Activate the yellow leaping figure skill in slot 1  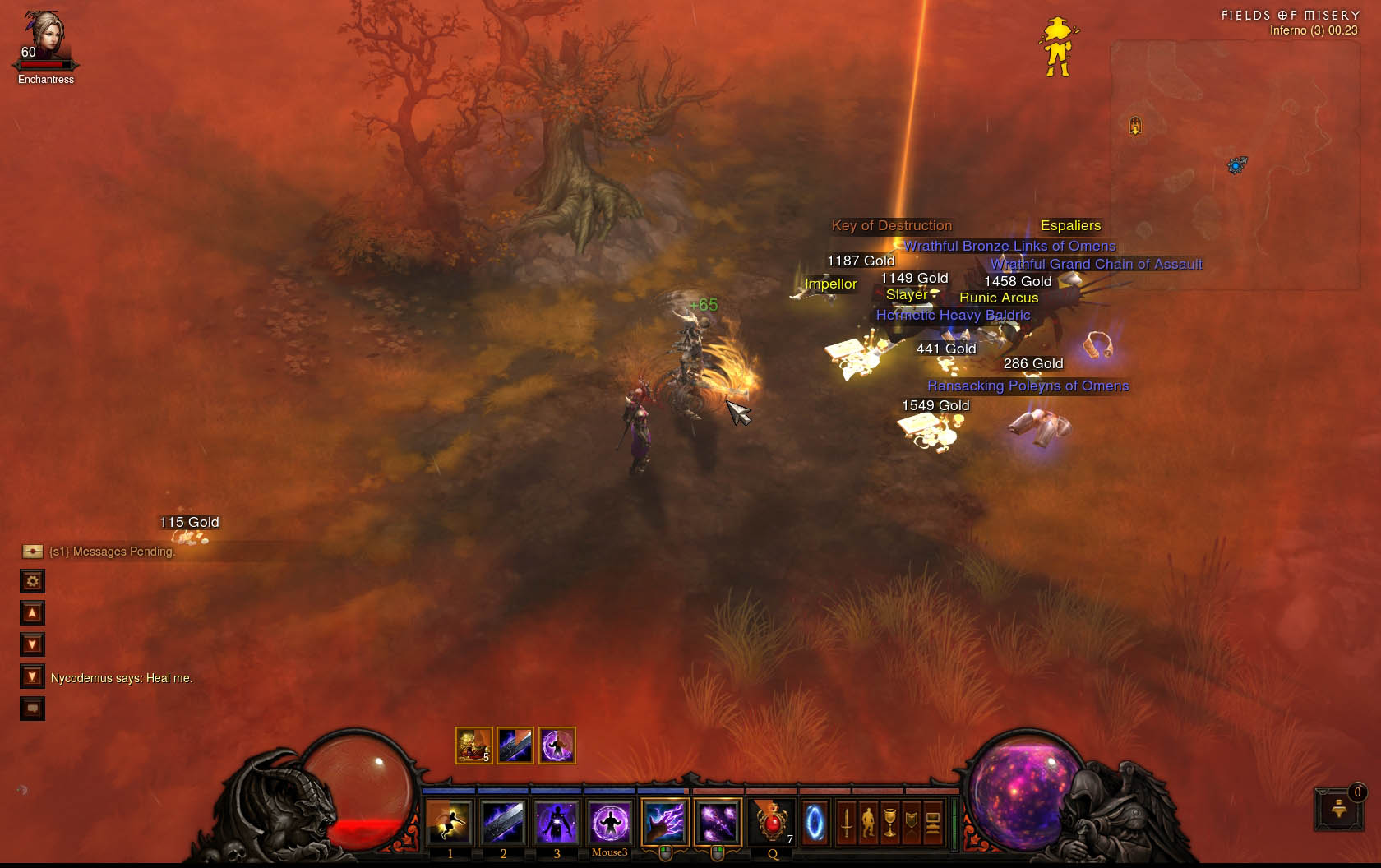click(449, 821)
